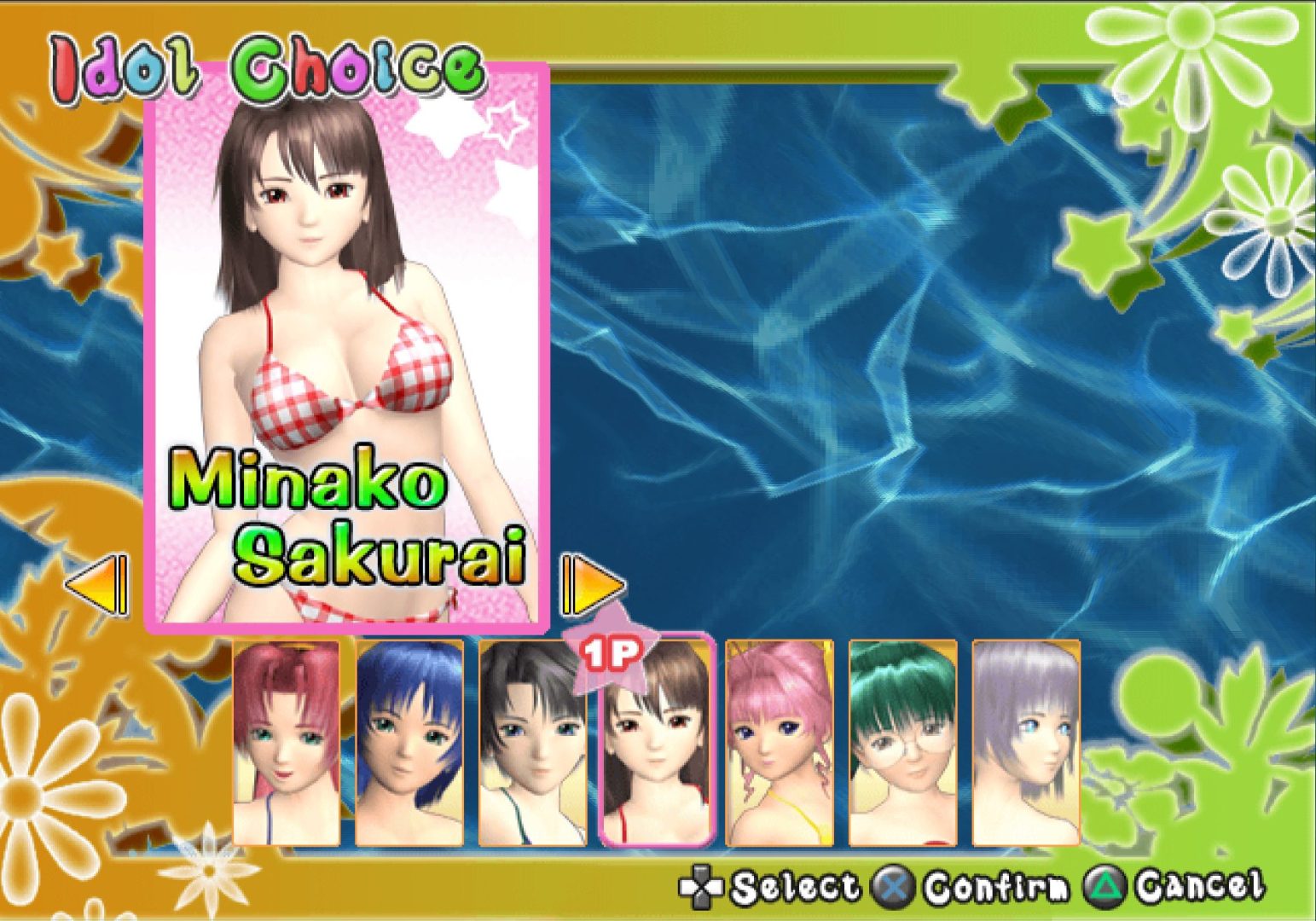Select the brown-haired idol with the 1P marker
The height and width of the screenshot is (921, 1316).
tap(656, 743)
